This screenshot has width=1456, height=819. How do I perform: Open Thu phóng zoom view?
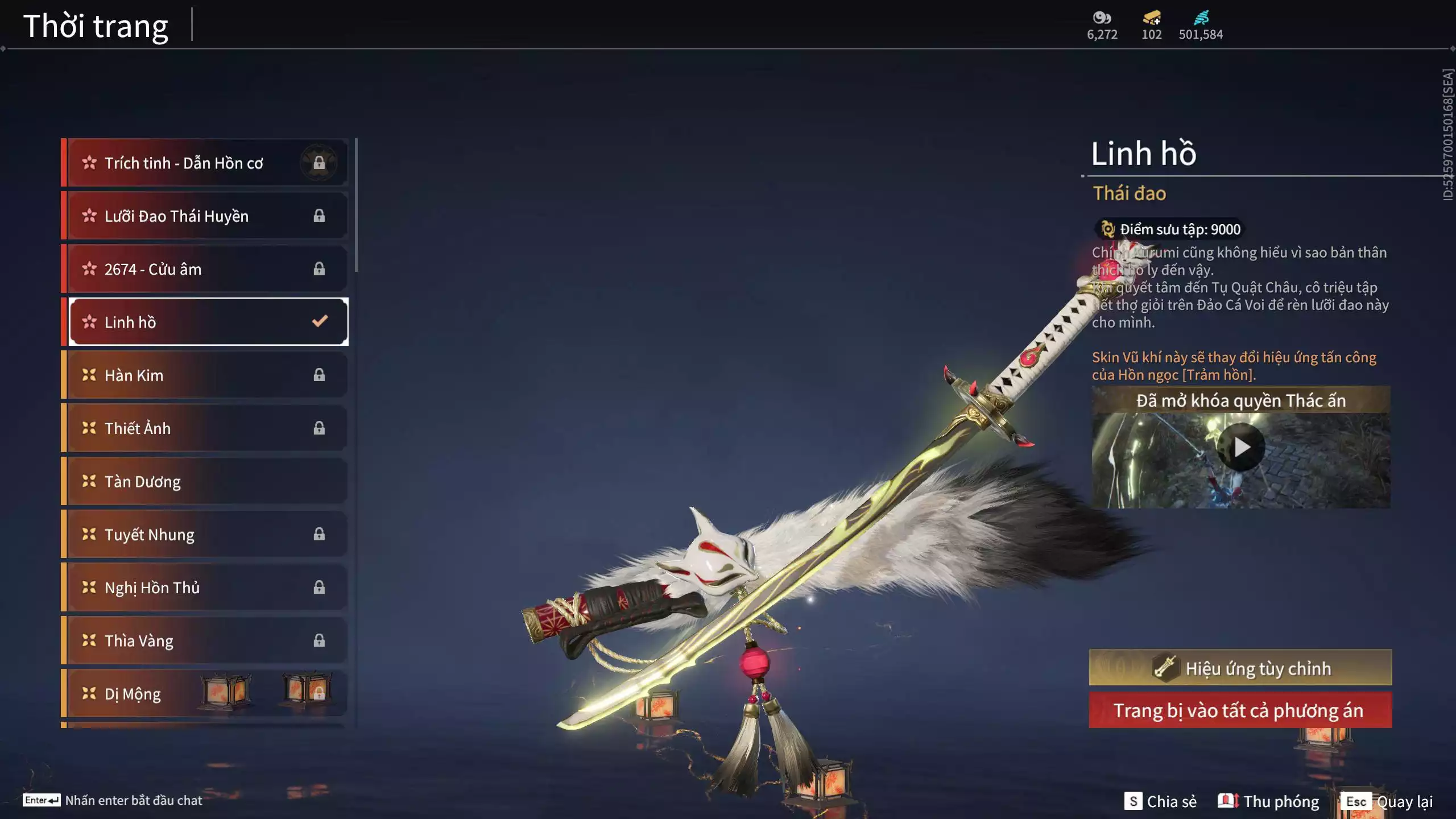1268,801
